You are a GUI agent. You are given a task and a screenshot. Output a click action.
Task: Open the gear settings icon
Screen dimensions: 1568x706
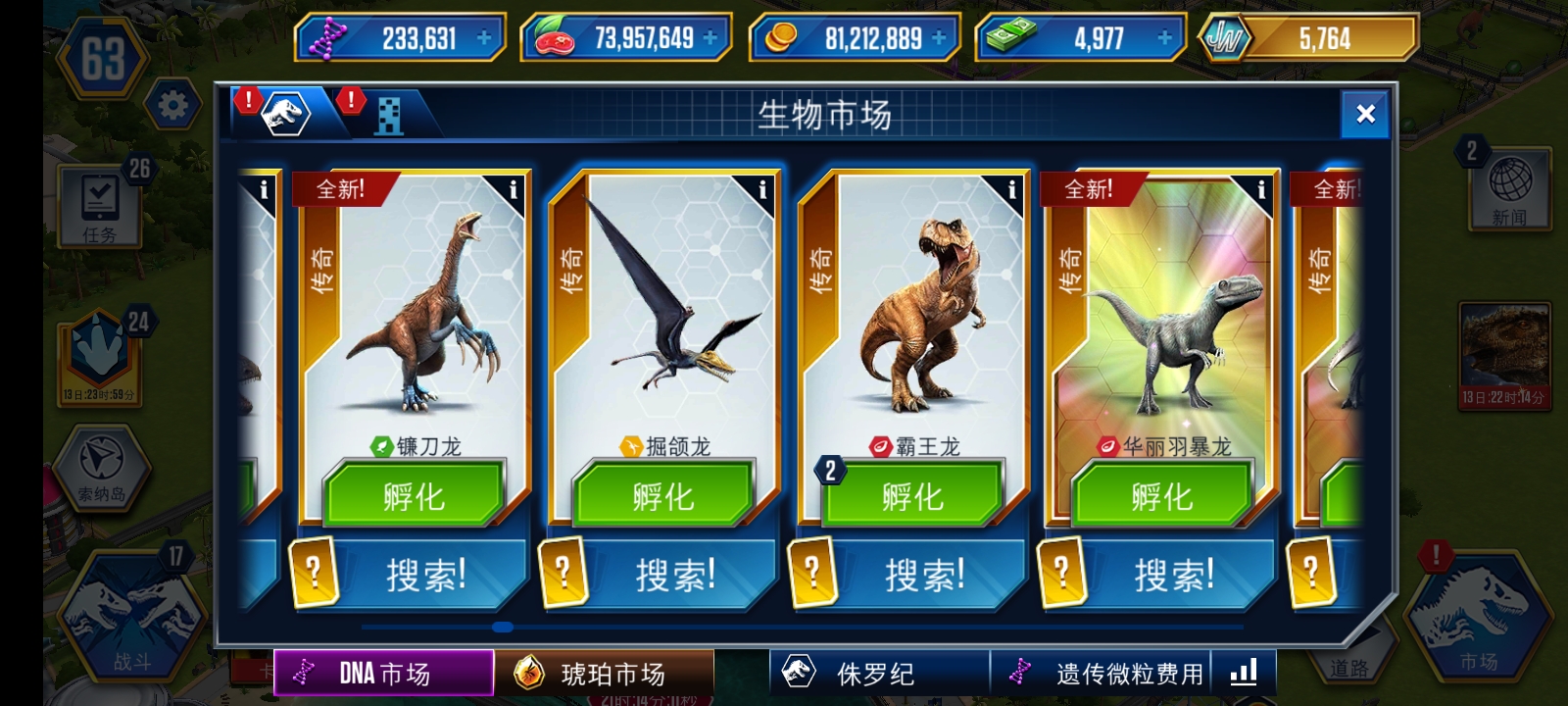tap(172, 105)
